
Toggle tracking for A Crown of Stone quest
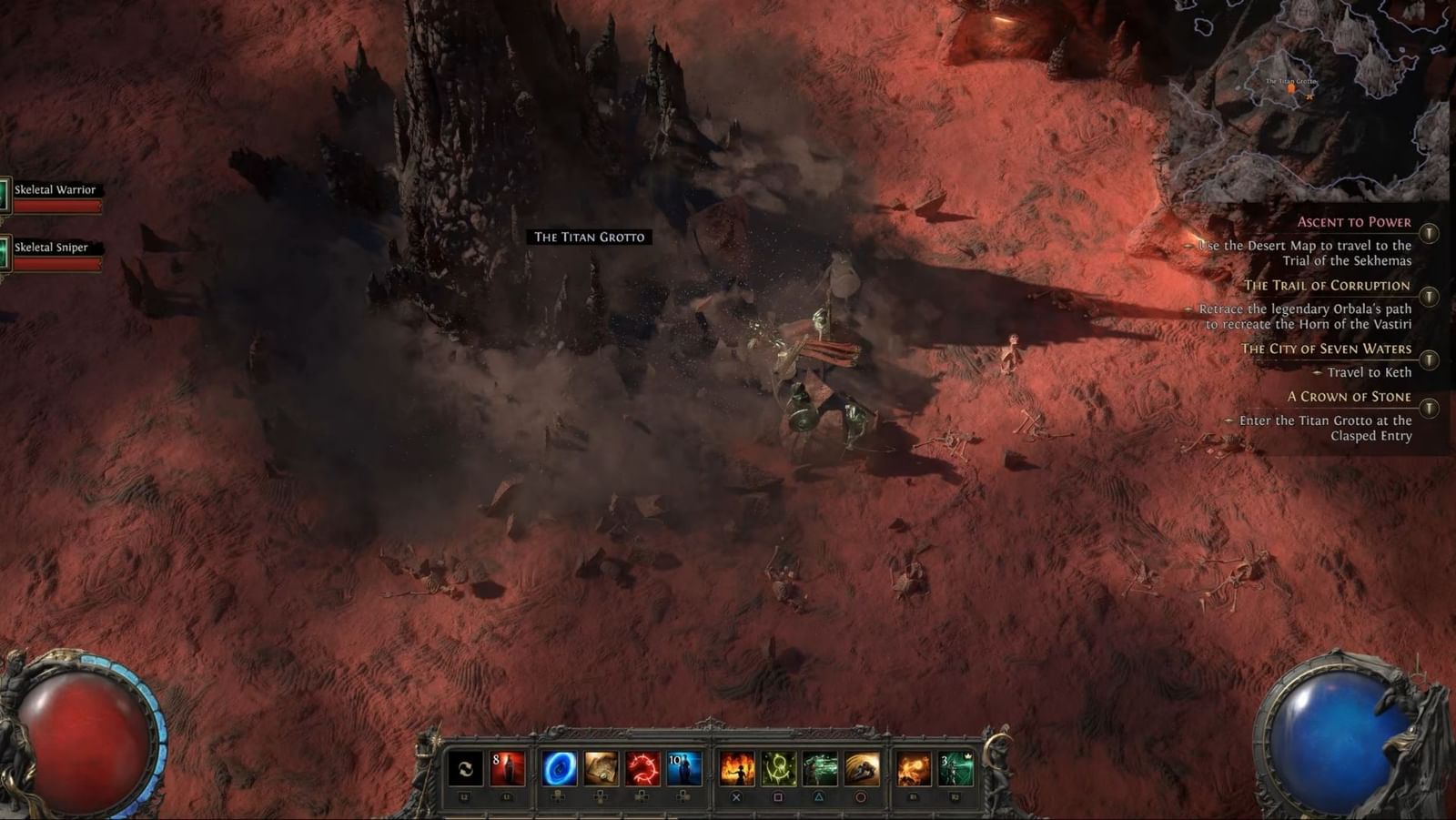1428,408
